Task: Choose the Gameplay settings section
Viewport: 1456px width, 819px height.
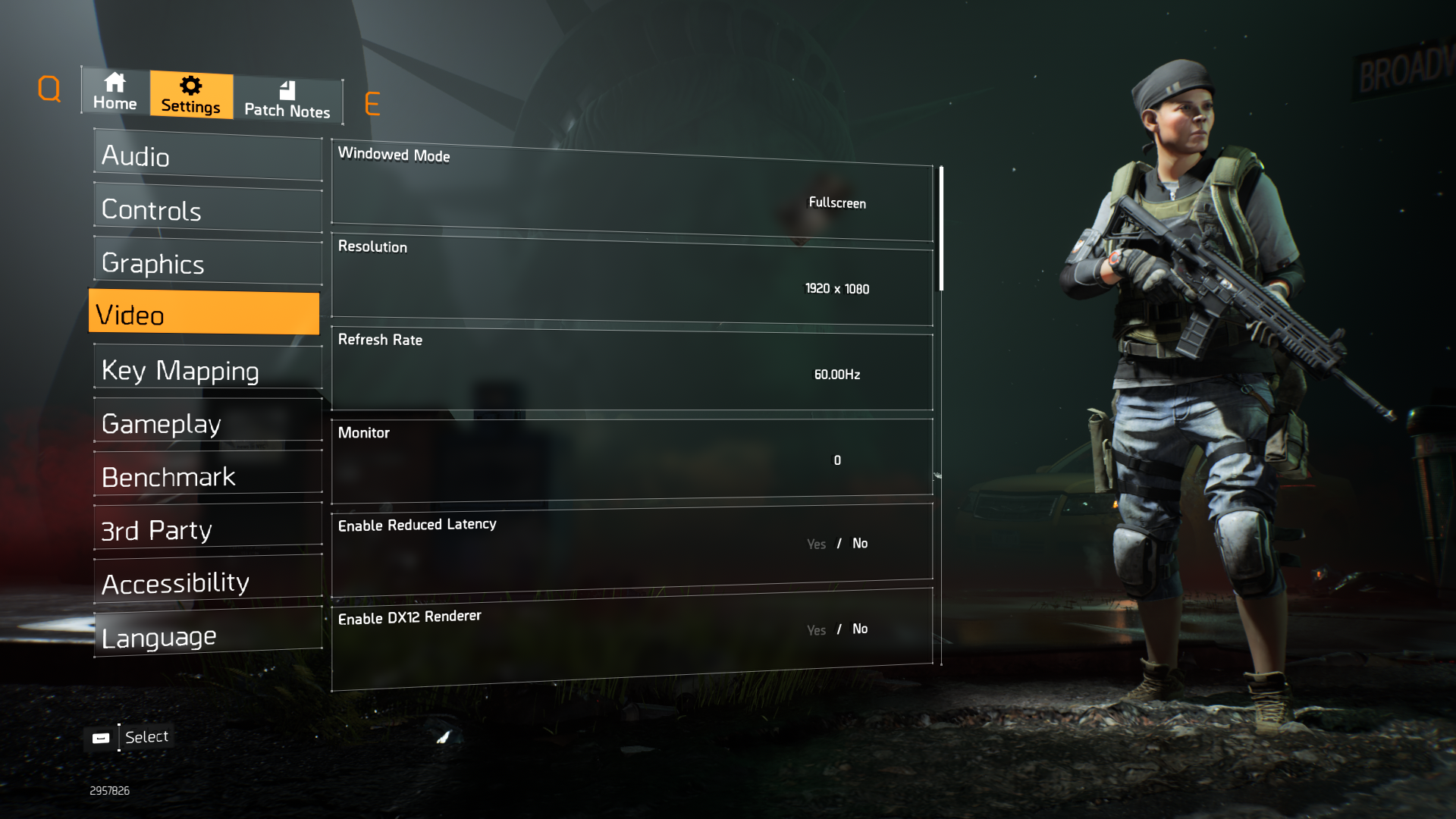Action: pos(208,423)
